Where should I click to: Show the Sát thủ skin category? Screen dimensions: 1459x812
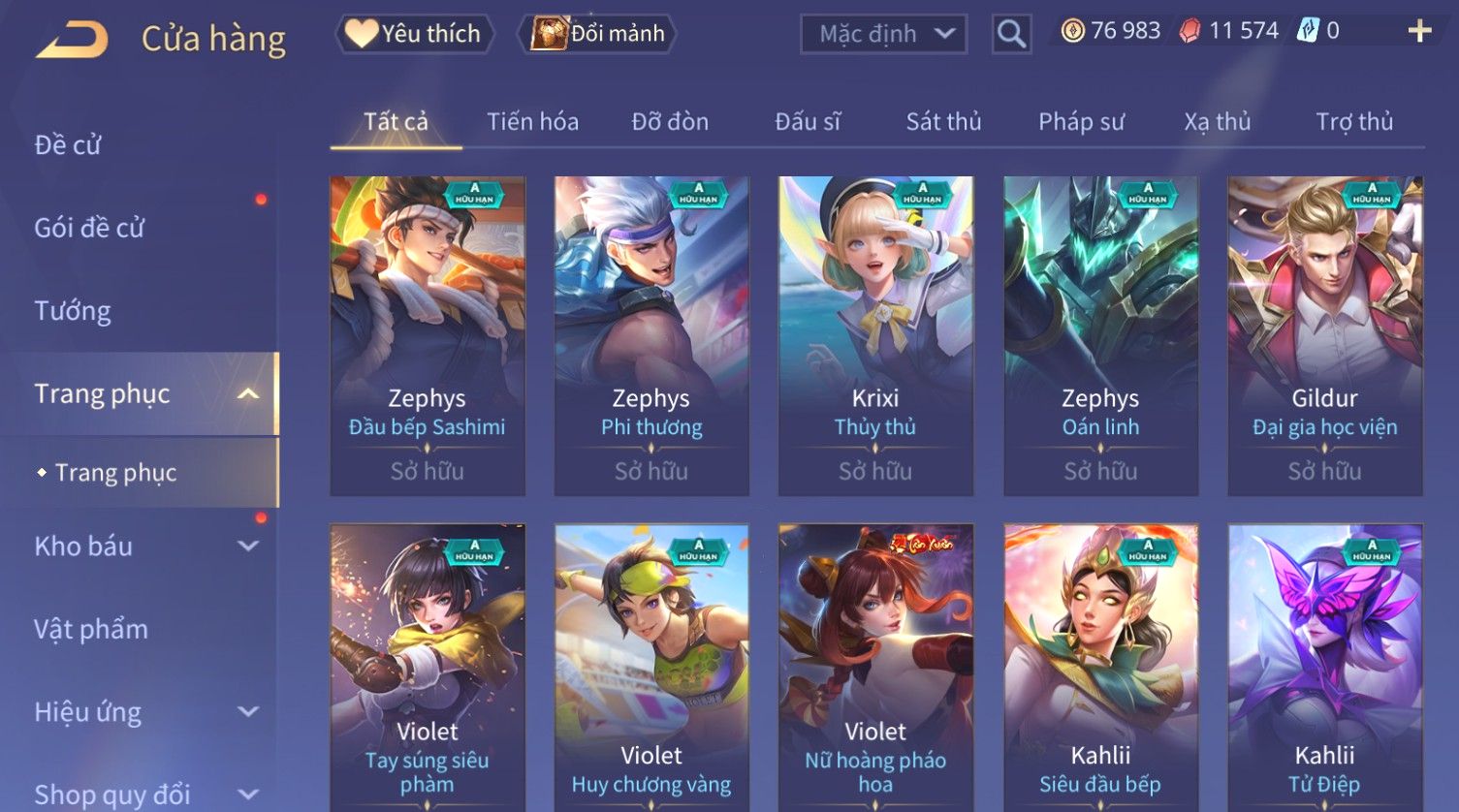pyautogui.click(x=943, y=122)
